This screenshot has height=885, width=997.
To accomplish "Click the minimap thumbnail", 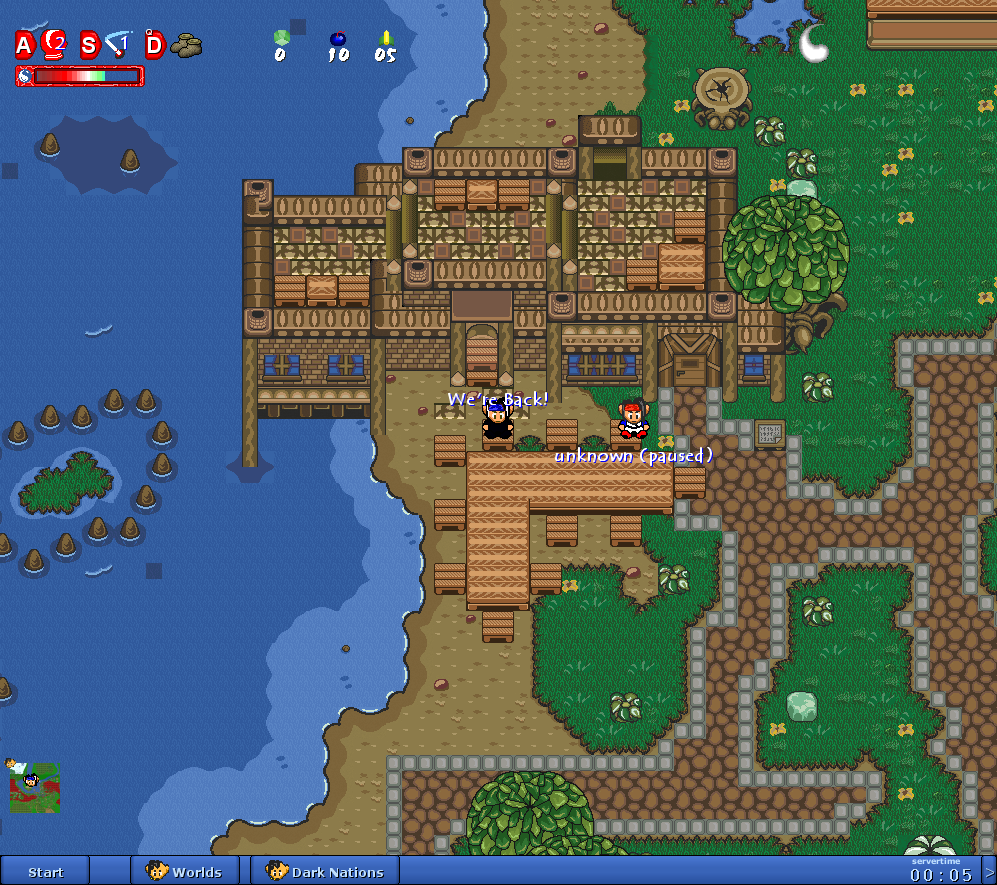I will [33, 787].
